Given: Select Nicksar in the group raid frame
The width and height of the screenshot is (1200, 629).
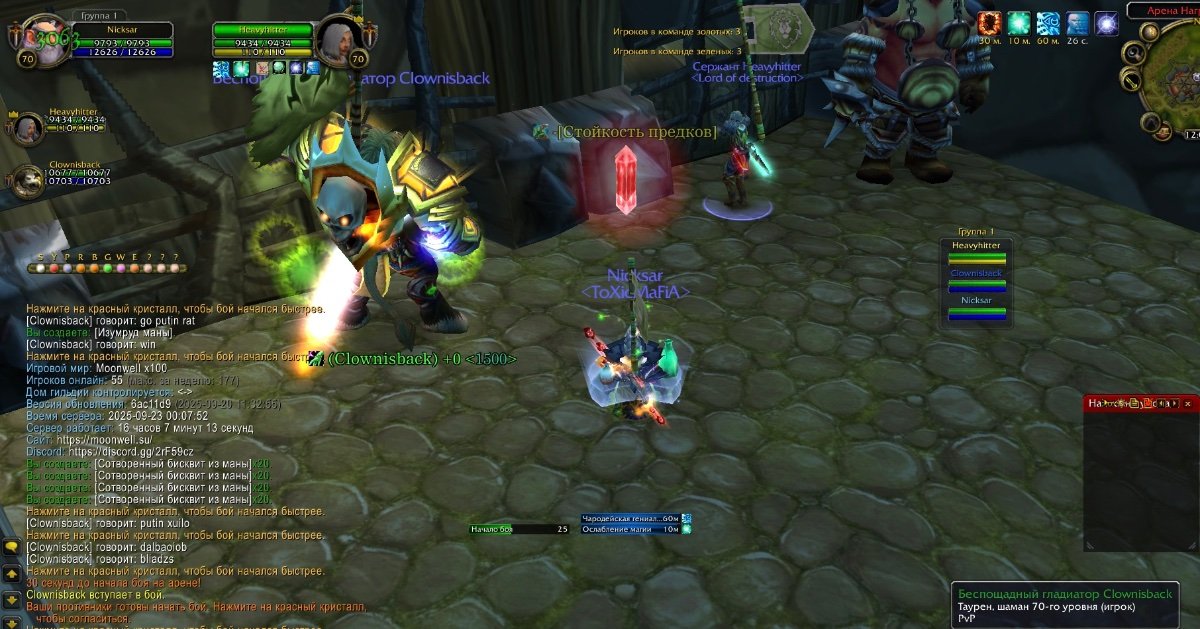Looking at the screenshot, I should (x=976, y=307).
